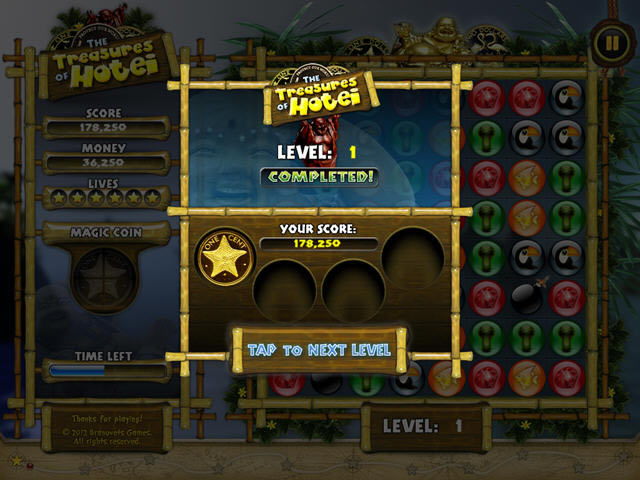Tap to Next Level button
Viewport: 640px width, 480px height.
tap(319, 350)
